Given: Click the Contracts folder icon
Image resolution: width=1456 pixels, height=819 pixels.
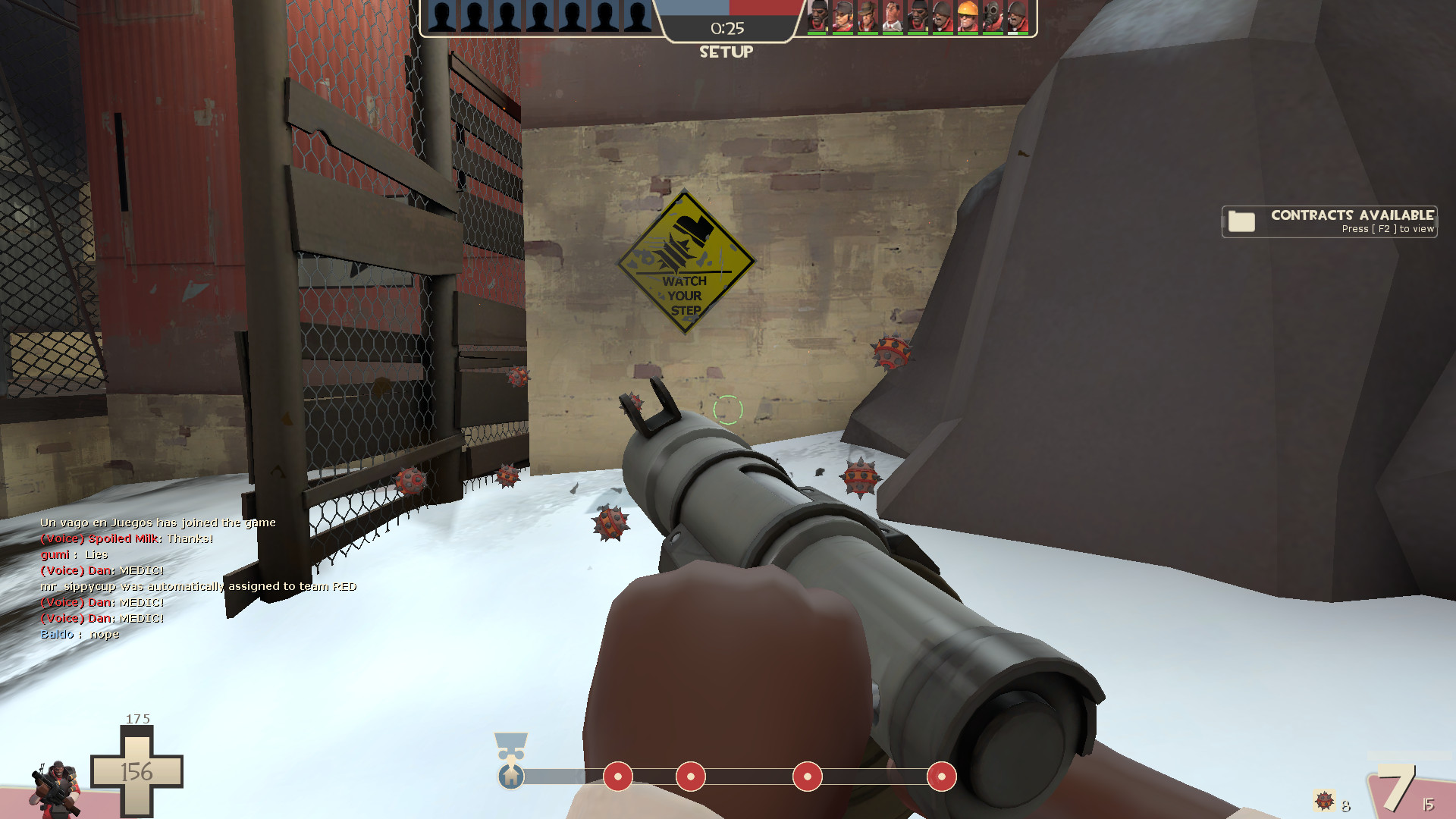Looking at the screenshot, I should coord(1239,222).
